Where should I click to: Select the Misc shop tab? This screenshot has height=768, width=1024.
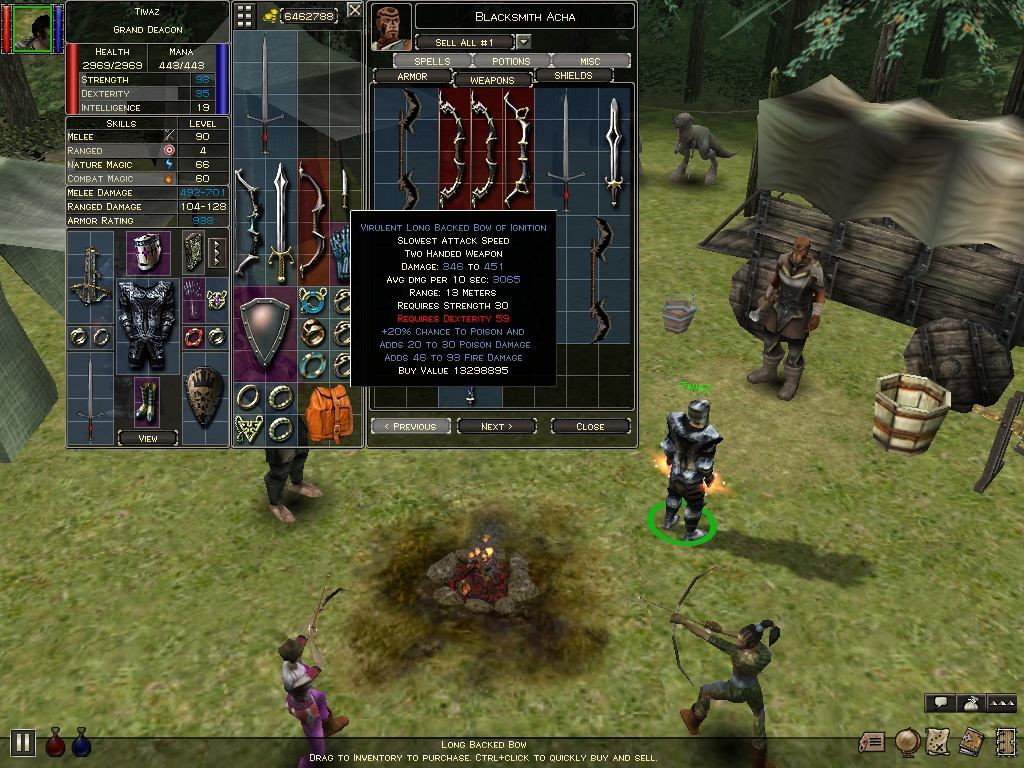point(590,61)
